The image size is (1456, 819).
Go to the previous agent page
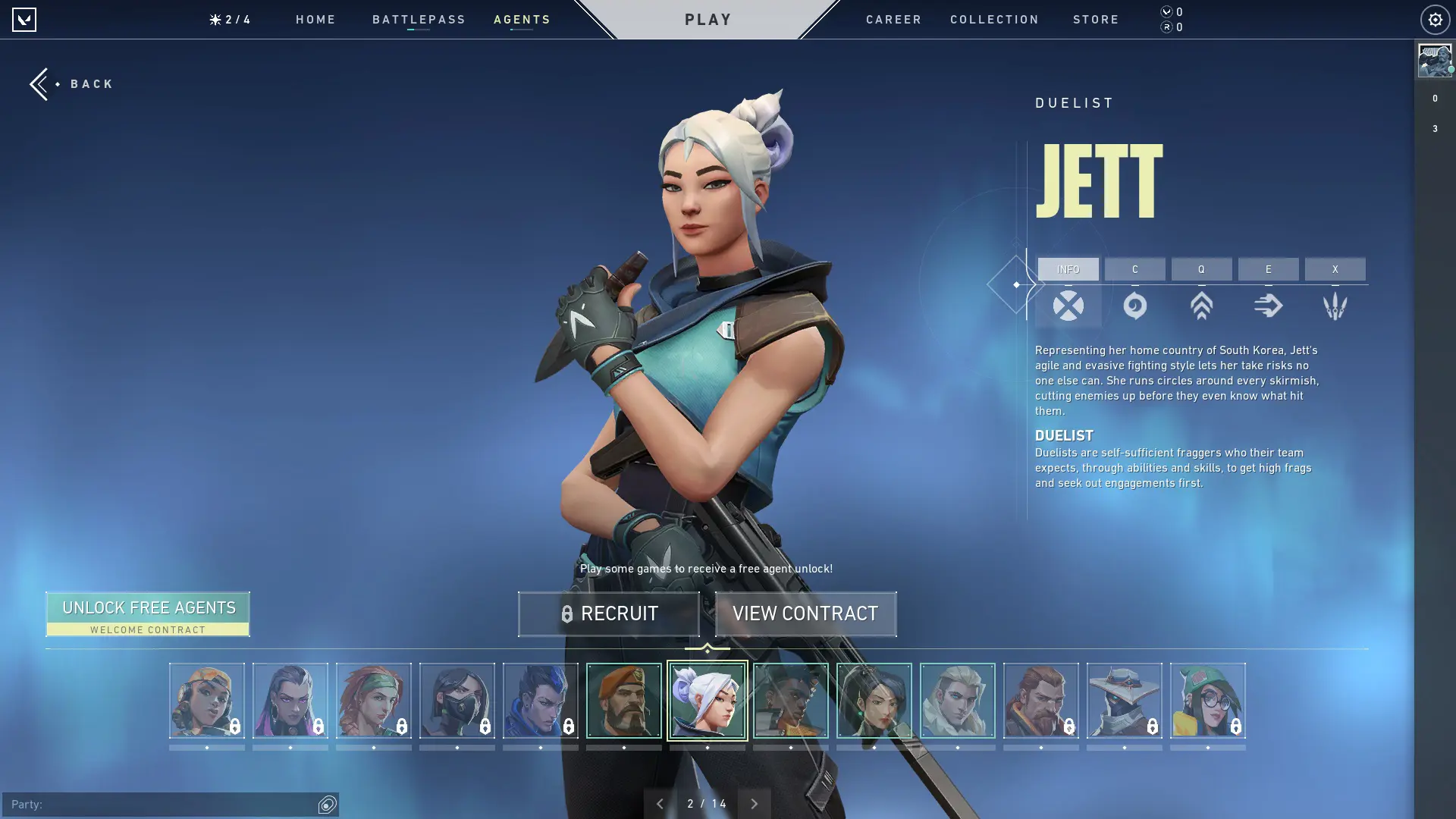point(659,803)
